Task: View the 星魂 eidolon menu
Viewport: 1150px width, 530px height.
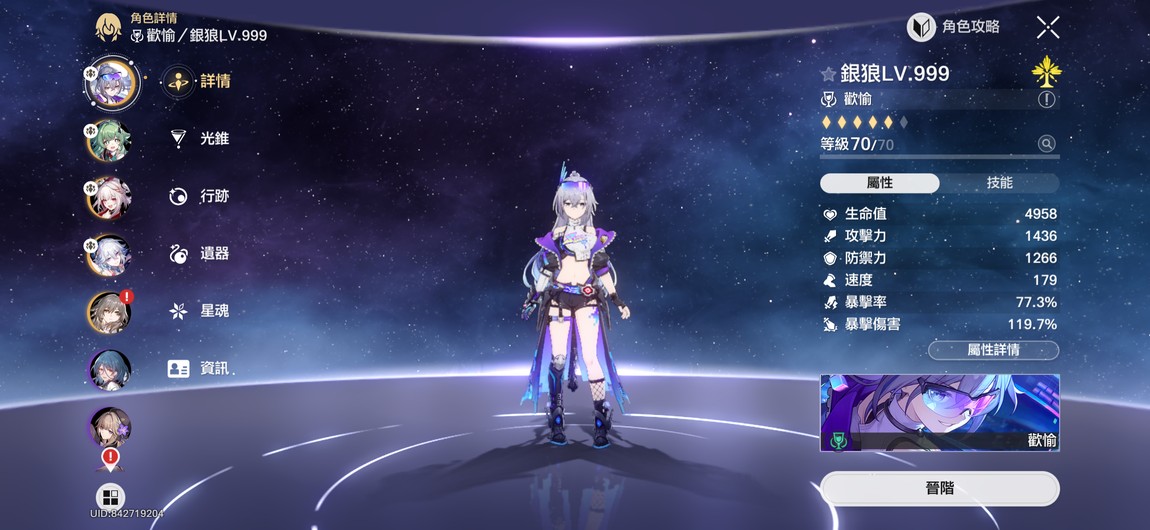Action: pyautogui.click(x=200, y=311)
